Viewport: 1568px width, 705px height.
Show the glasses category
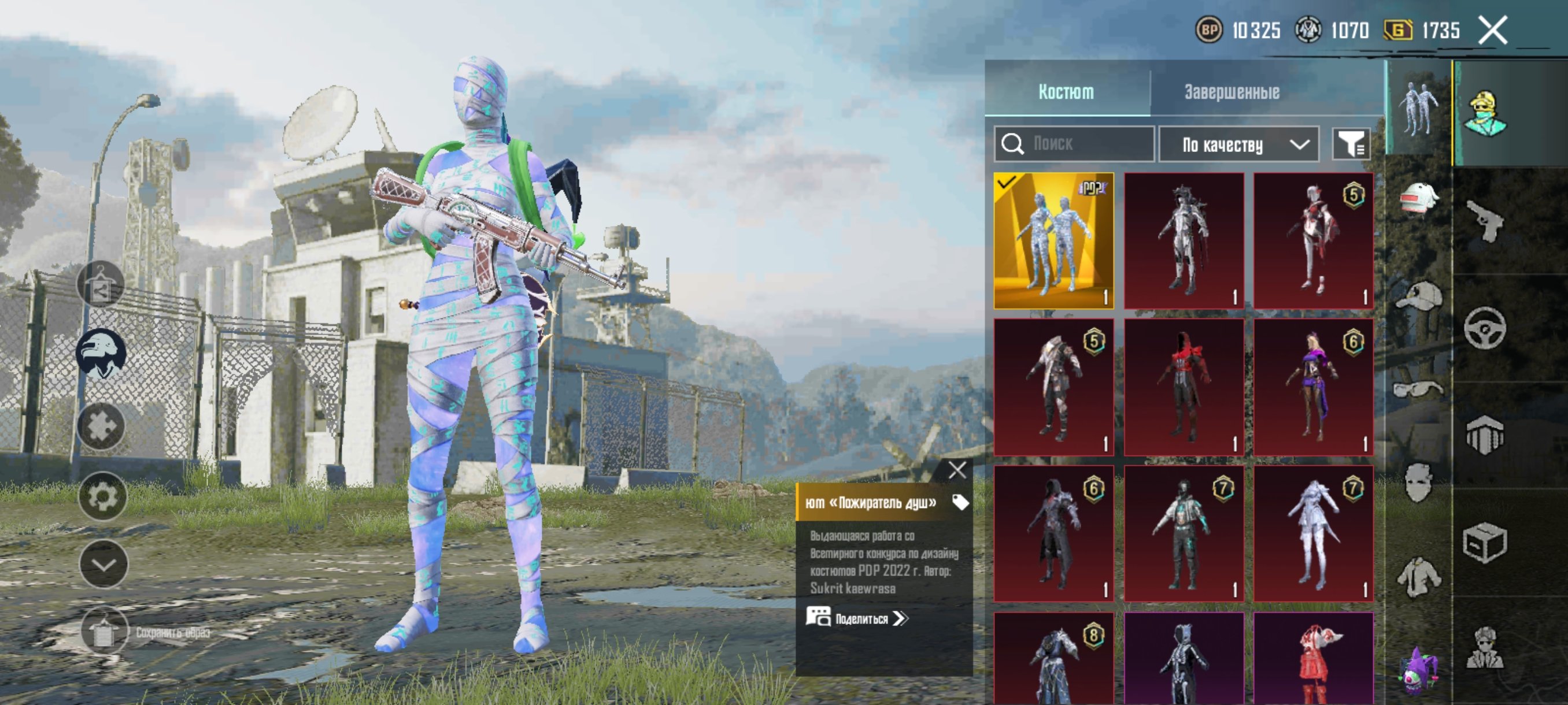(1418, 389)
